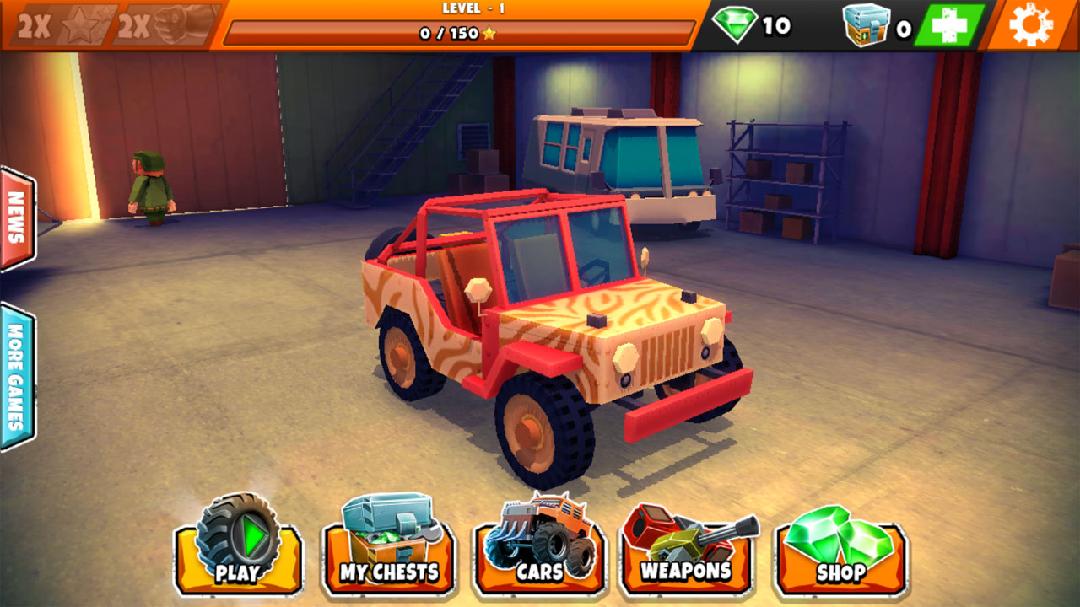Open the More Games side tab
The height and width of the screenshot is (607, 1080).
(x=16, y=377)
